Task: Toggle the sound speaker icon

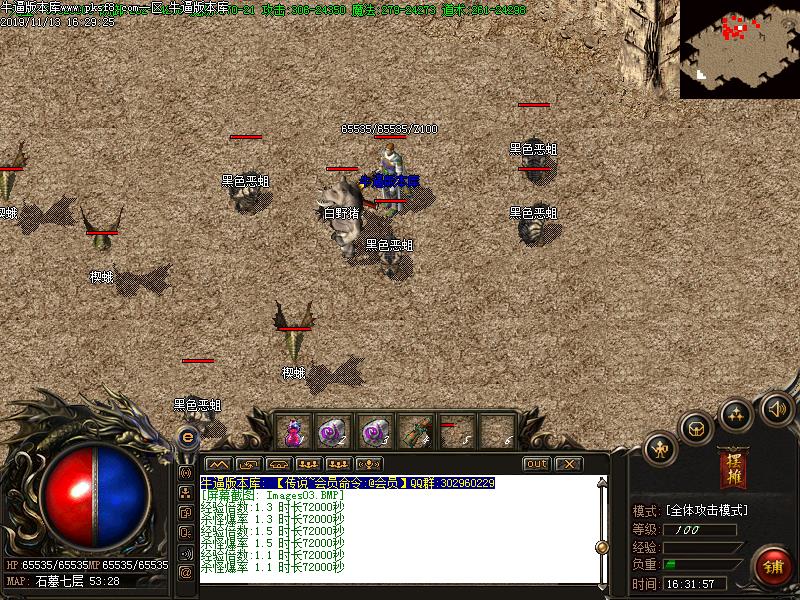Action: [776, 409]
